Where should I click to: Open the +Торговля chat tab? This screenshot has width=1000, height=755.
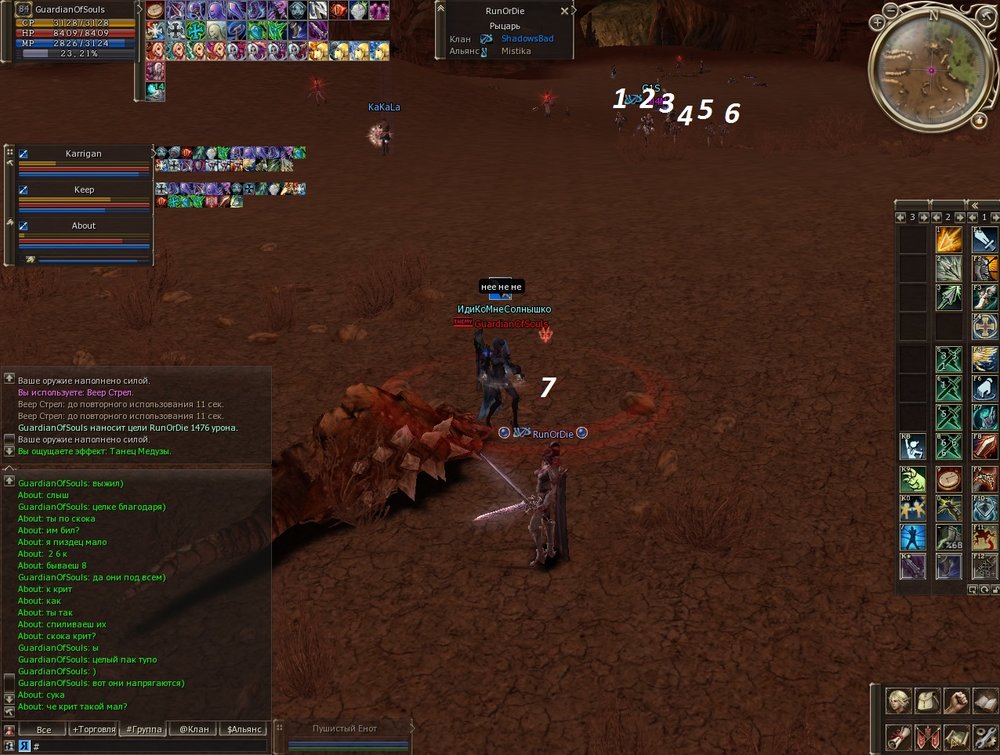(92, 729)
